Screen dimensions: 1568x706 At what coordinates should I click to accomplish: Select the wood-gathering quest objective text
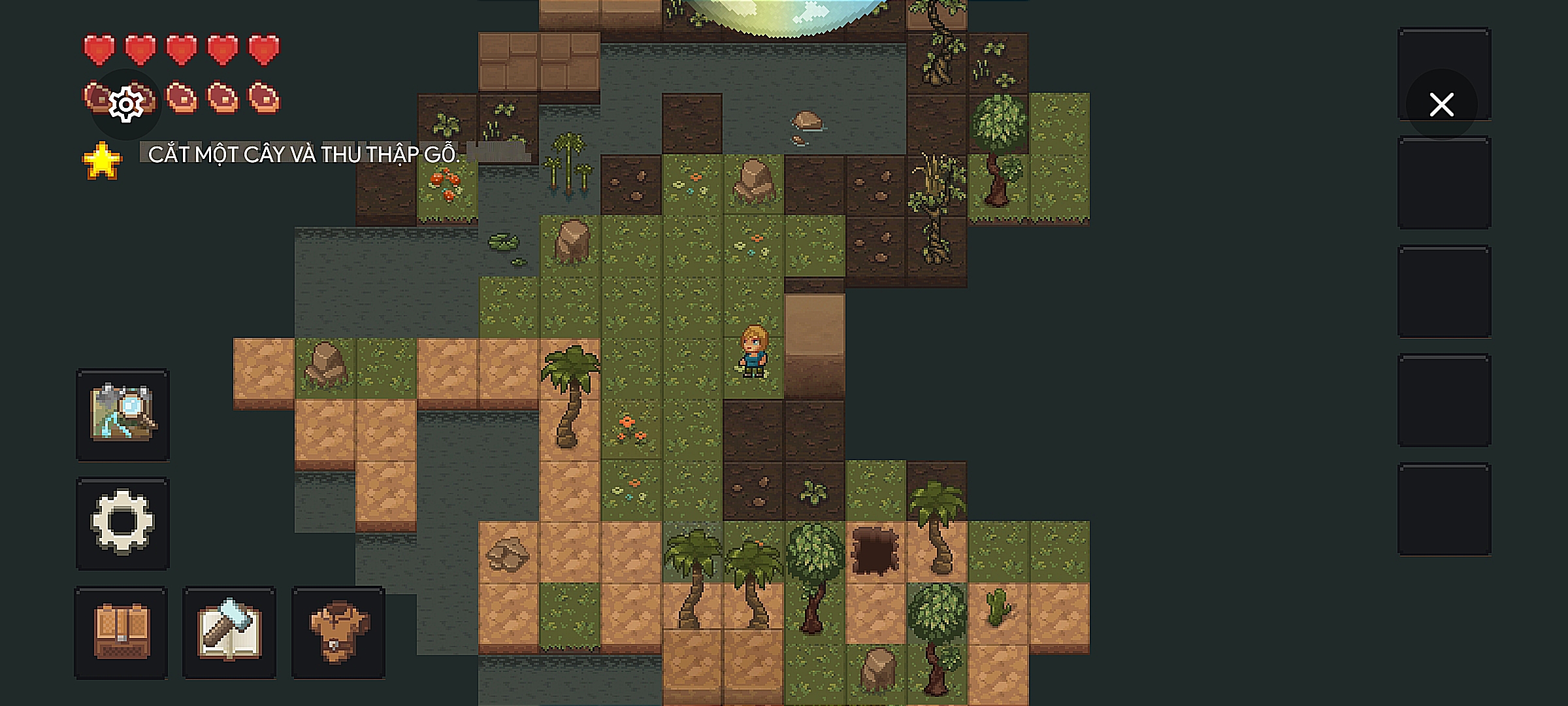coord(304,154)
